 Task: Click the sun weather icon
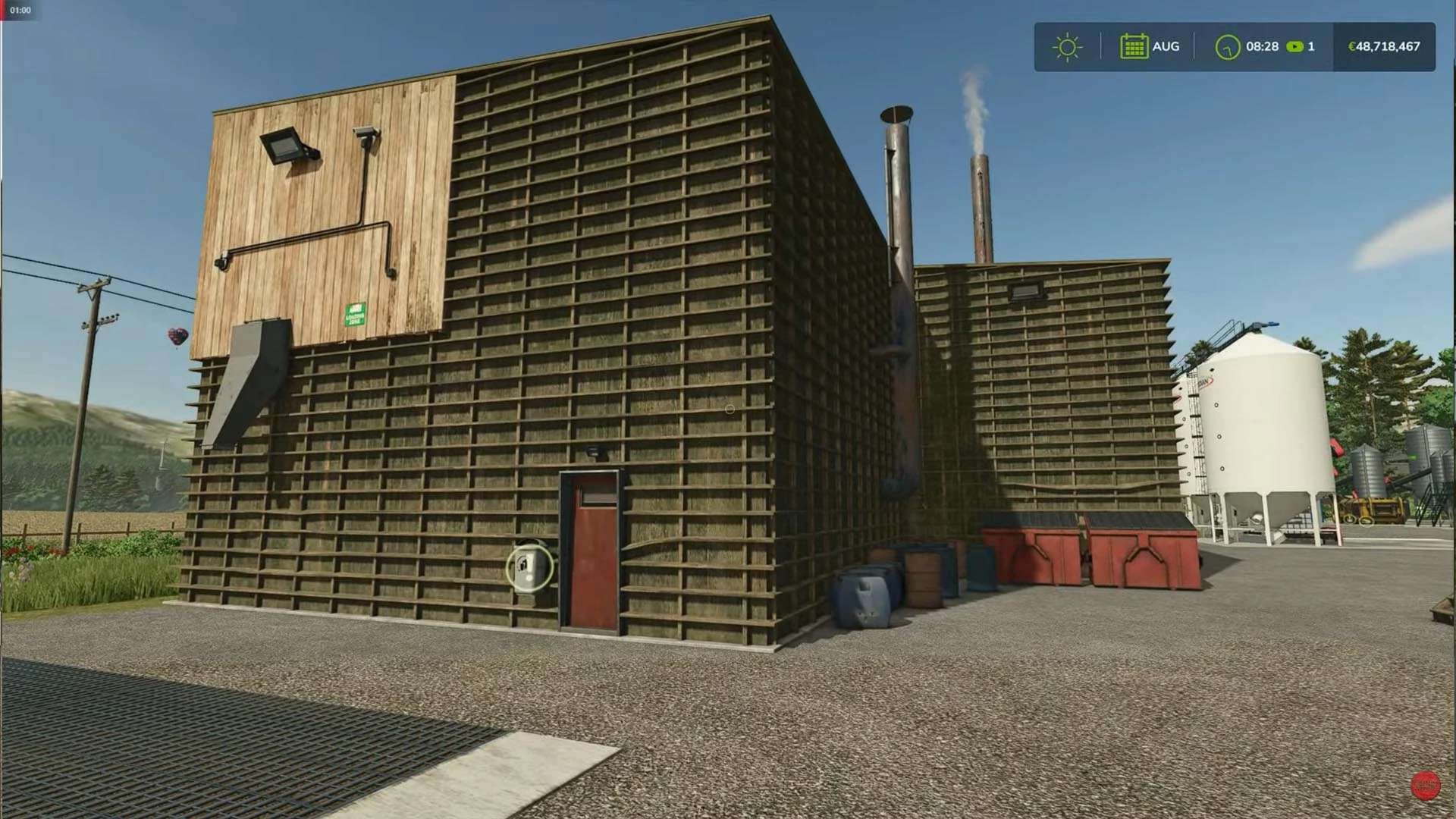(1067, 47)
